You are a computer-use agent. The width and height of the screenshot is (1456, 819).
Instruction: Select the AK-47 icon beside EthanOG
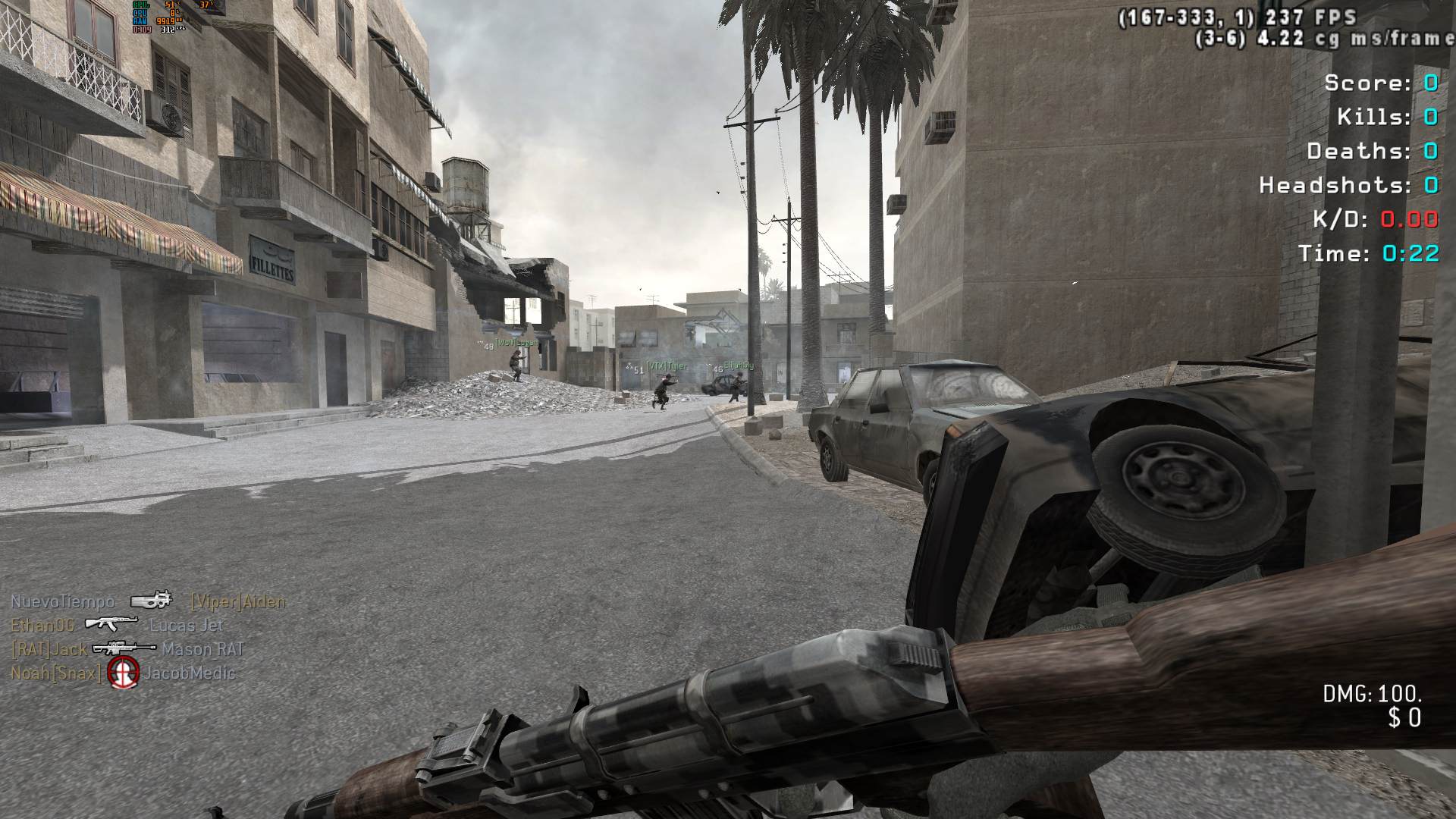111,624
